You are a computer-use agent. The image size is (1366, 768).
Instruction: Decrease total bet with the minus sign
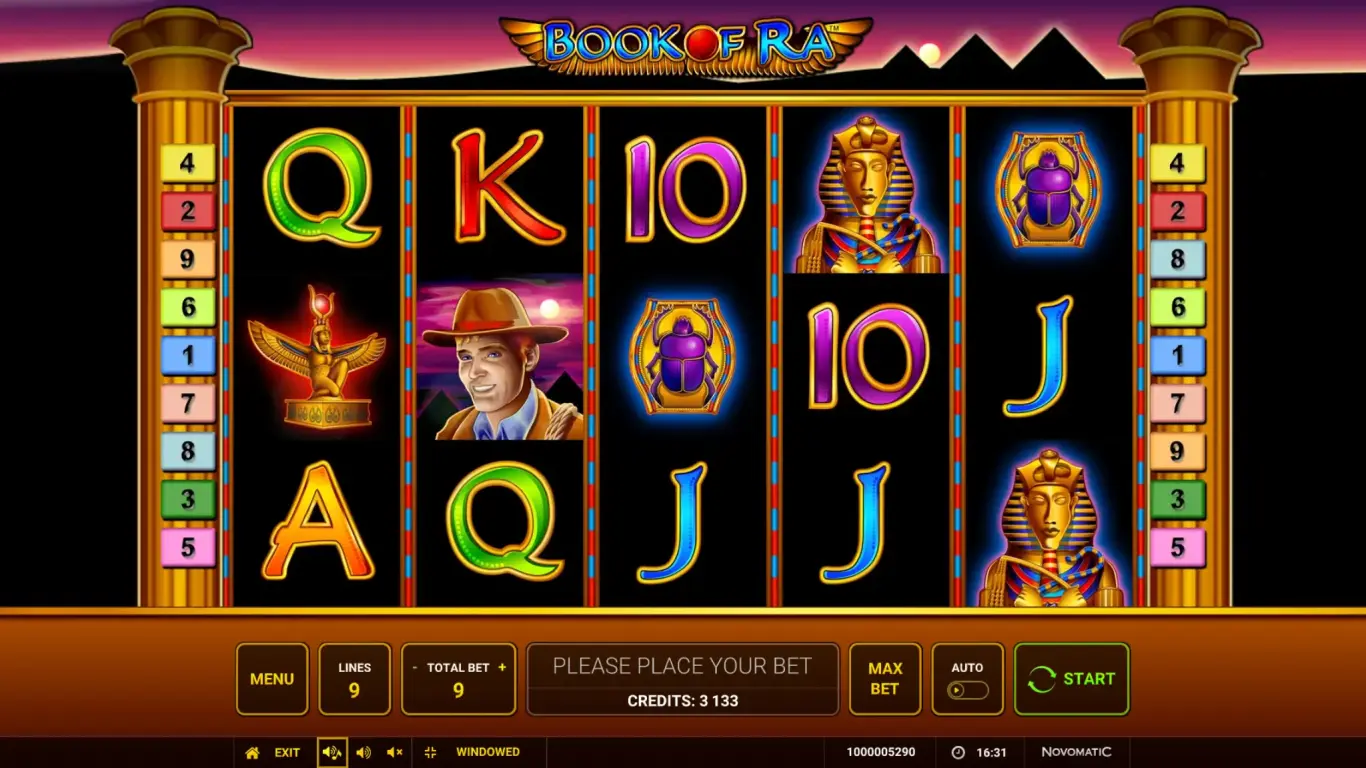415,667
